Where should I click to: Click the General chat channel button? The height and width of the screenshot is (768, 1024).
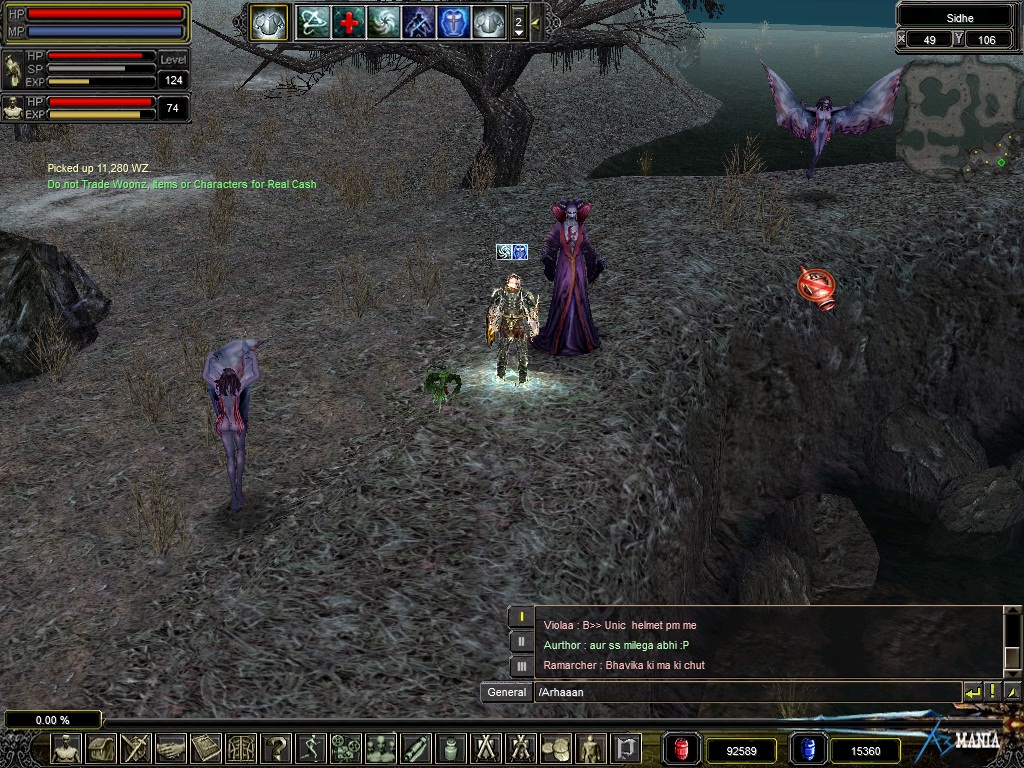pos(506,692)
